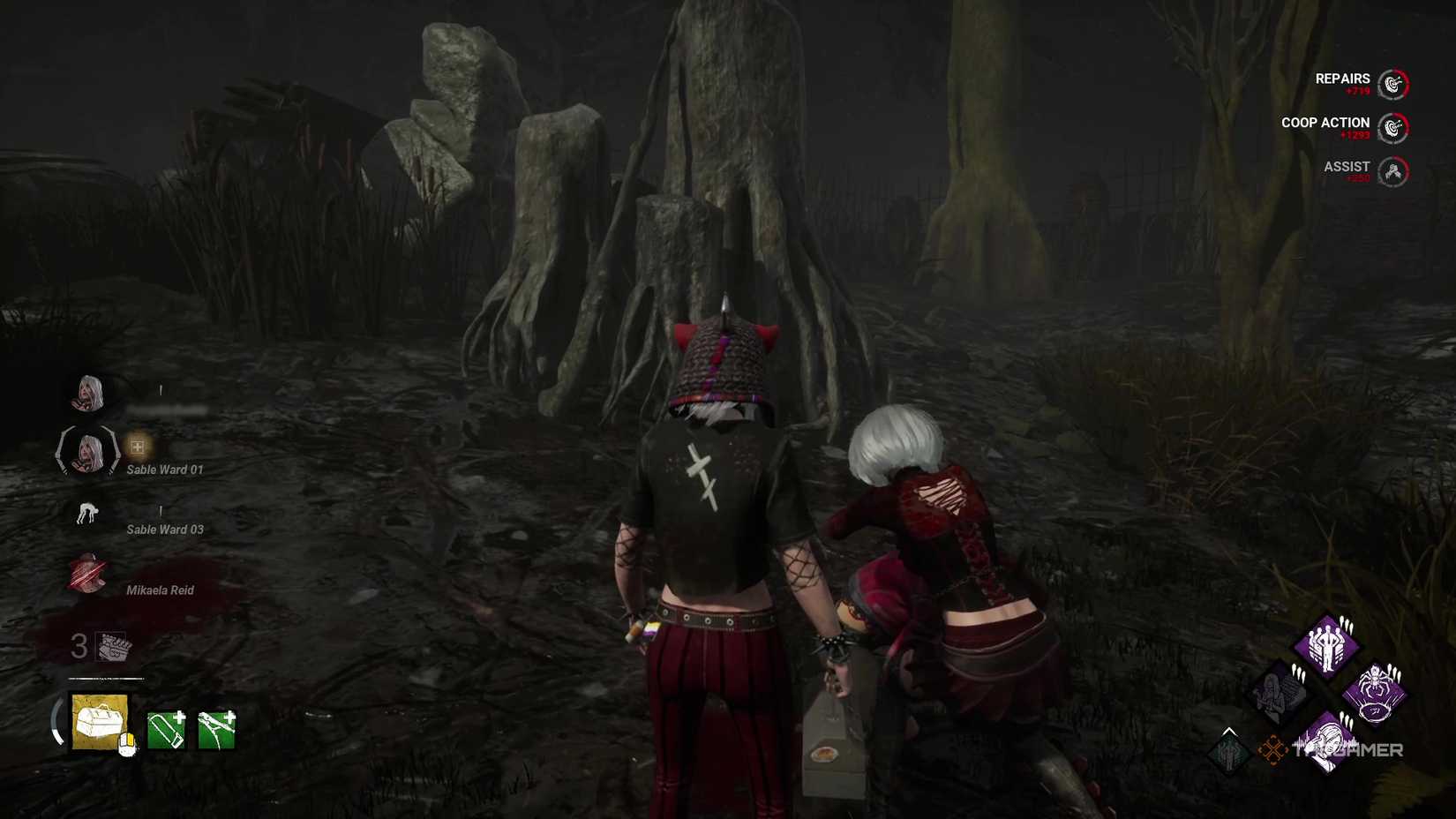Toggle the mouse button interaction prompt

click(x=127, y=744)
